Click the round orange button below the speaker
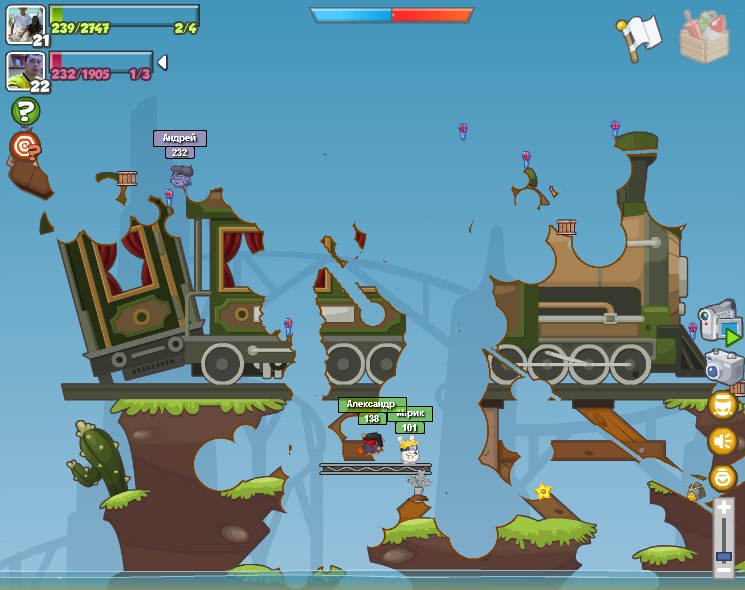The height and width of the screenshot is (590, 745). coord(723,477)
